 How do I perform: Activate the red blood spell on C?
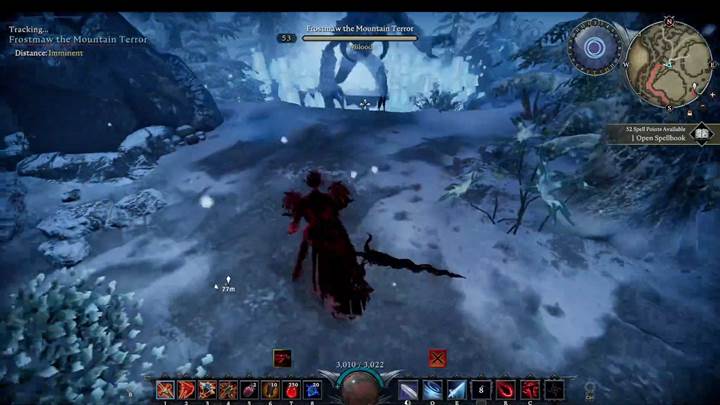coord(530,389)
